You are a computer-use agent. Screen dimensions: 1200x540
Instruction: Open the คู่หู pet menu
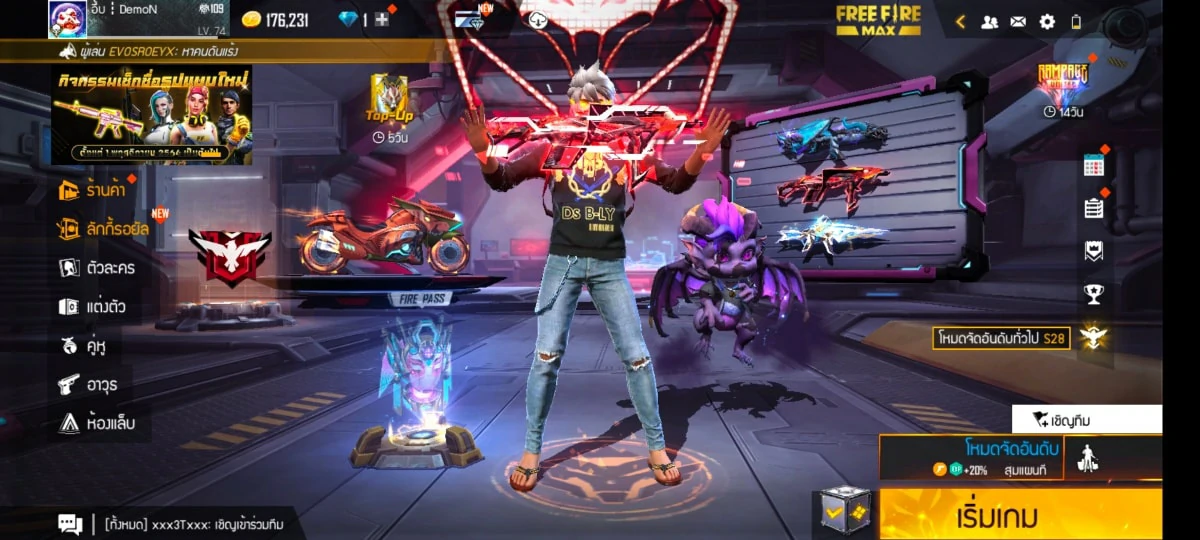82,346
